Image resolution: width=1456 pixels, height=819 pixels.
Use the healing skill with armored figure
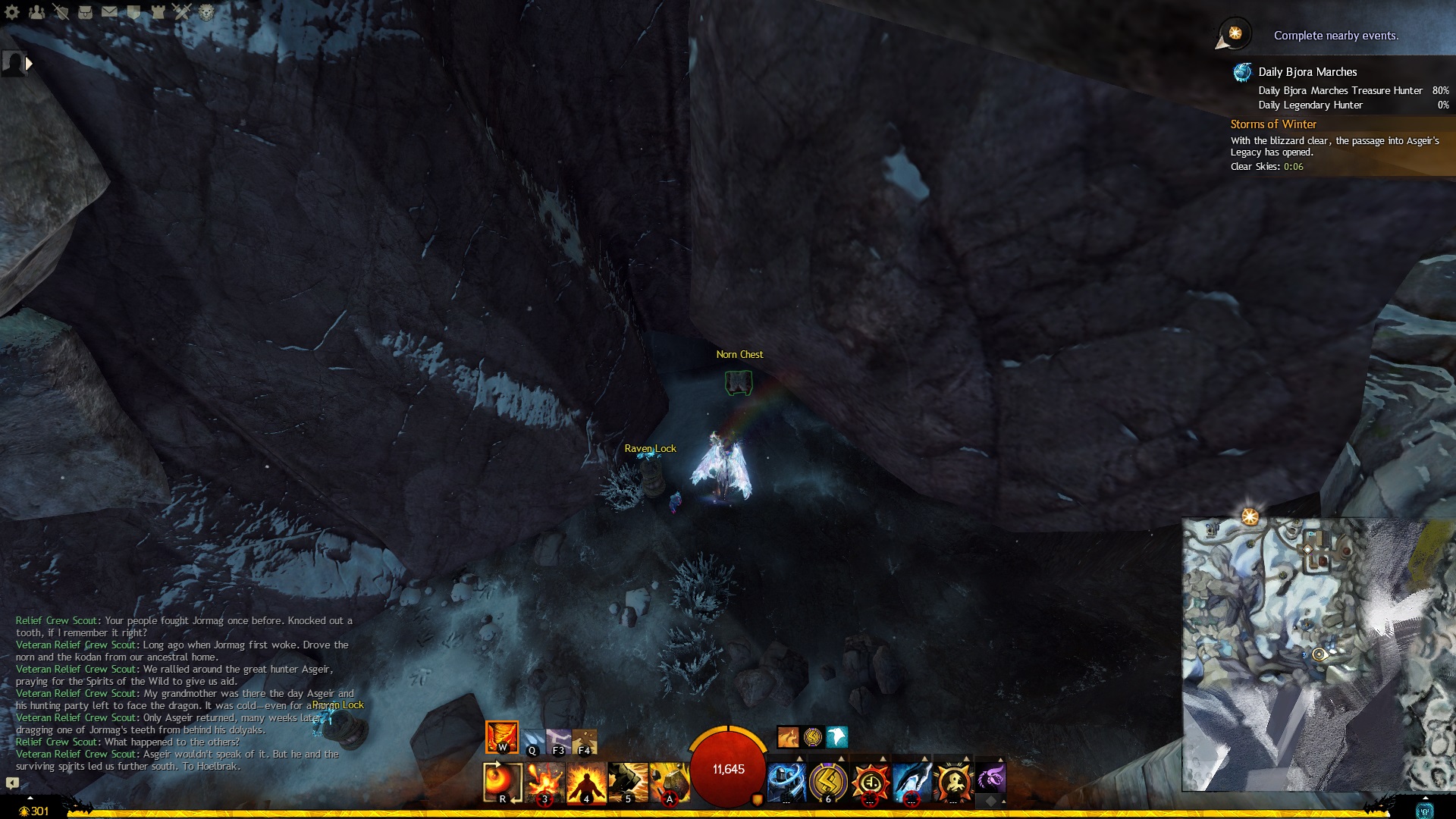point(786,782)
